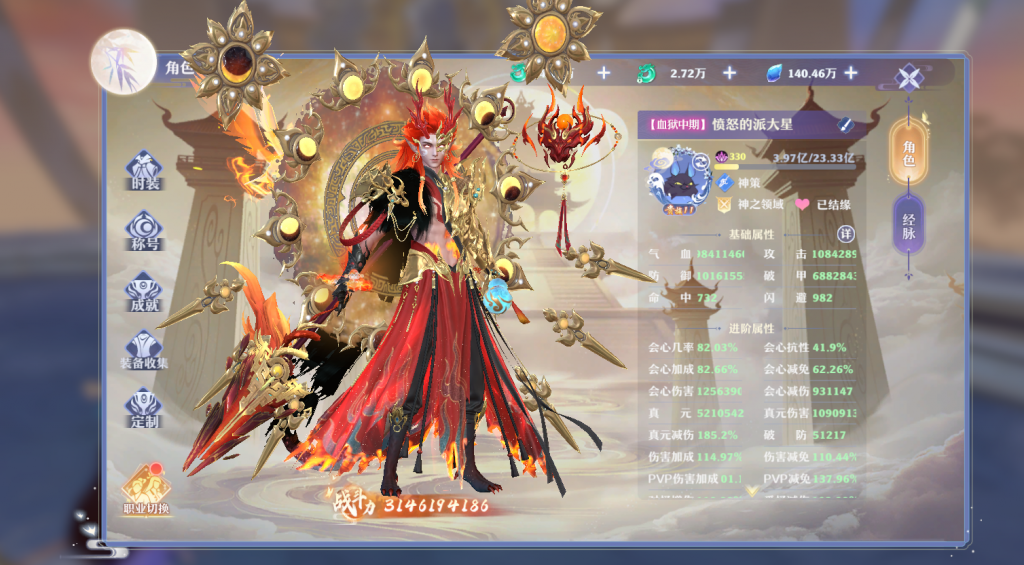Edit the character name with the pen icon

845,125
